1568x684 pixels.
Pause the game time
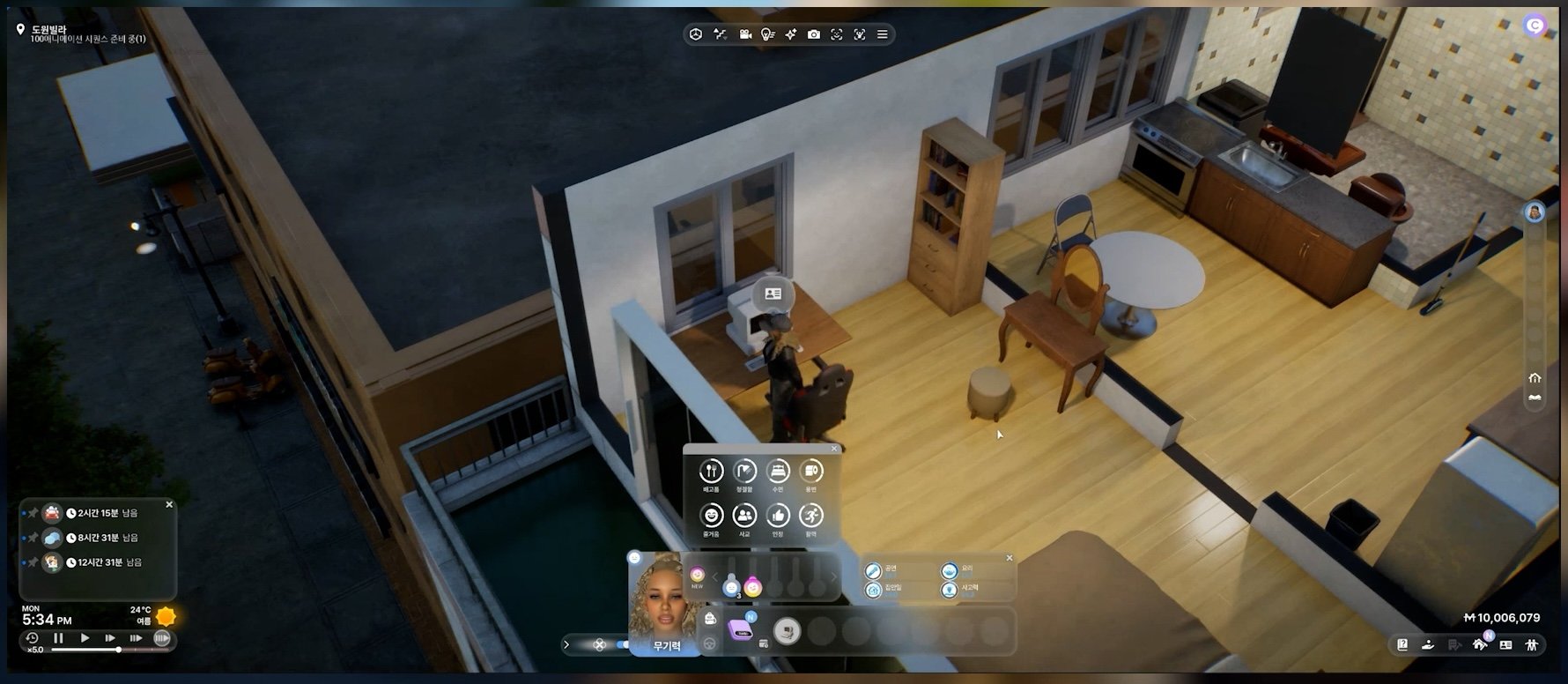[59, 638]
